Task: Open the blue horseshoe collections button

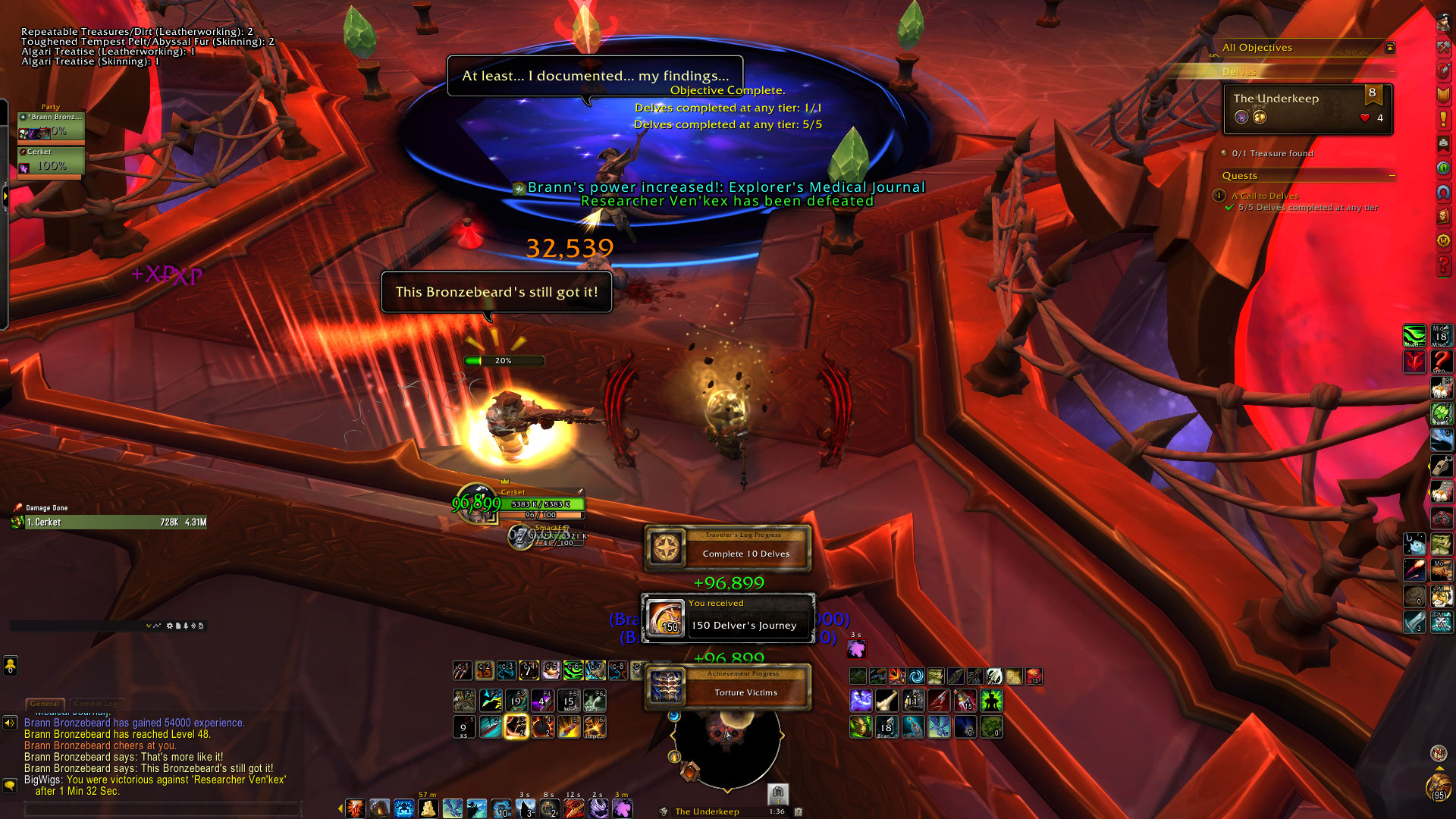Action: pos(1442,193)
